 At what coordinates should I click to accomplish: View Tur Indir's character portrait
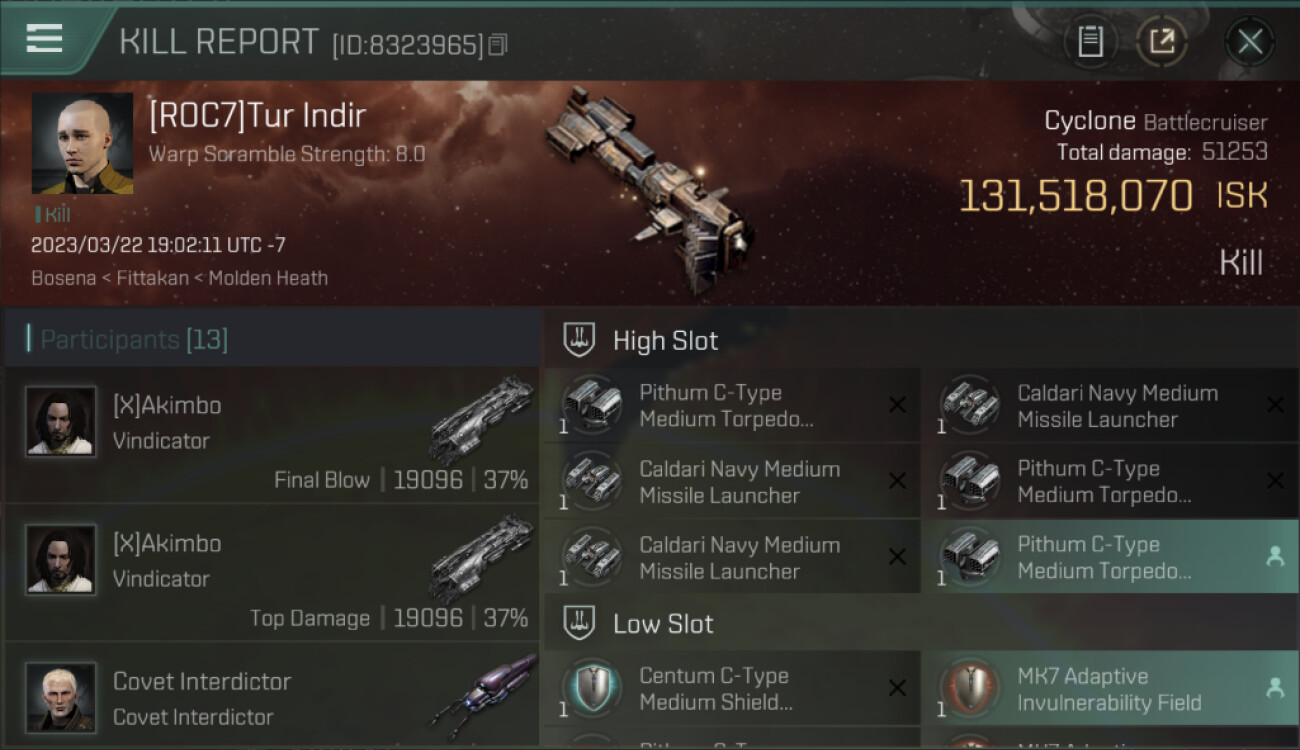82,143
